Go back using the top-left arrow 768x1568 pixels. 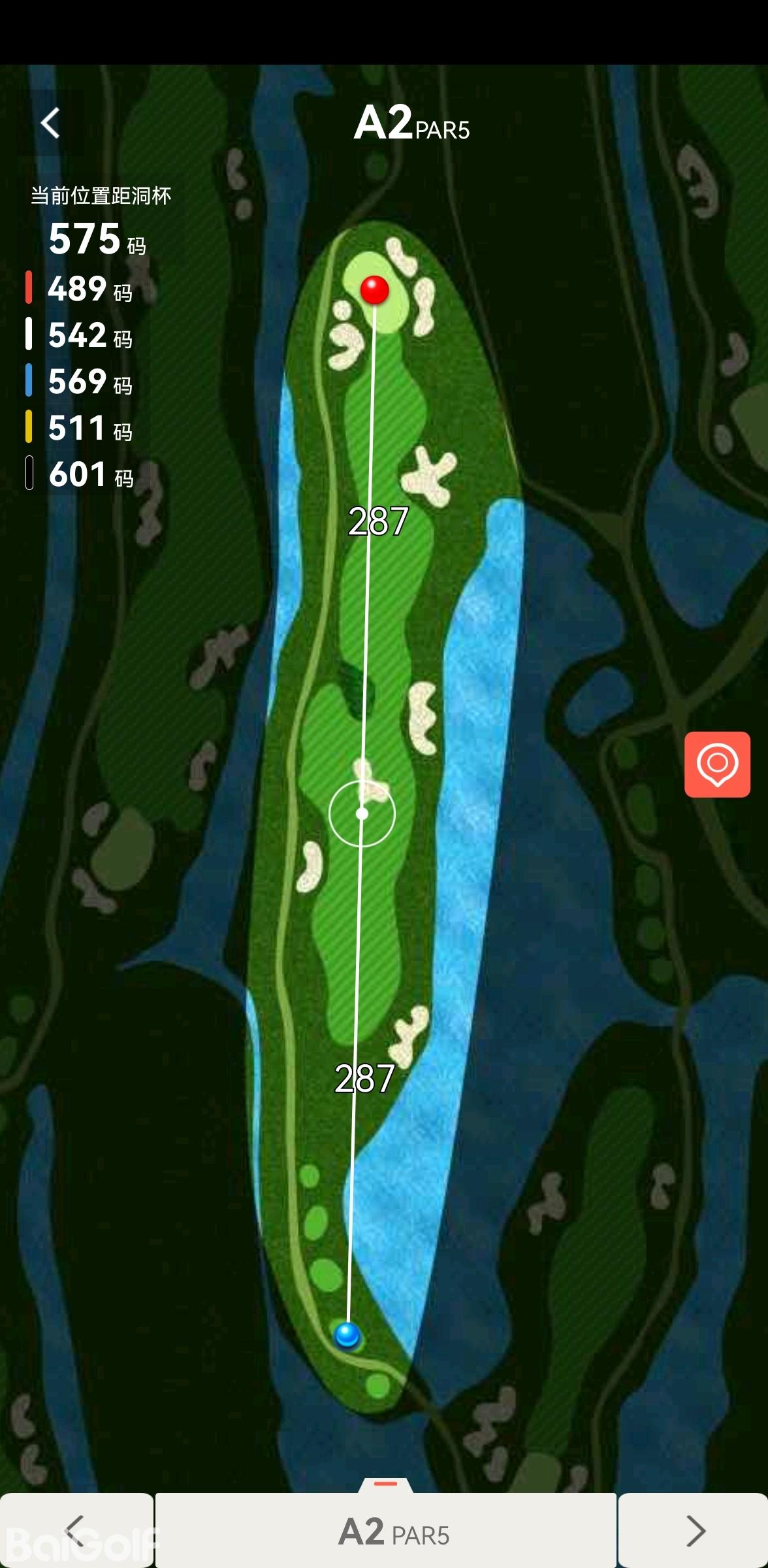(50, 123)
